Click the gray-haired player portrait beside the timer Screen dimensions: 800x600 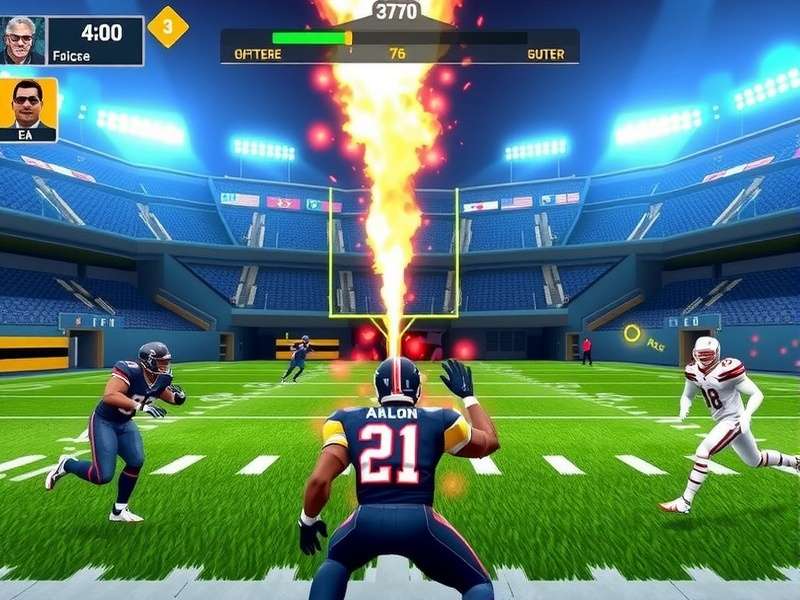click(x=23, y=40)
